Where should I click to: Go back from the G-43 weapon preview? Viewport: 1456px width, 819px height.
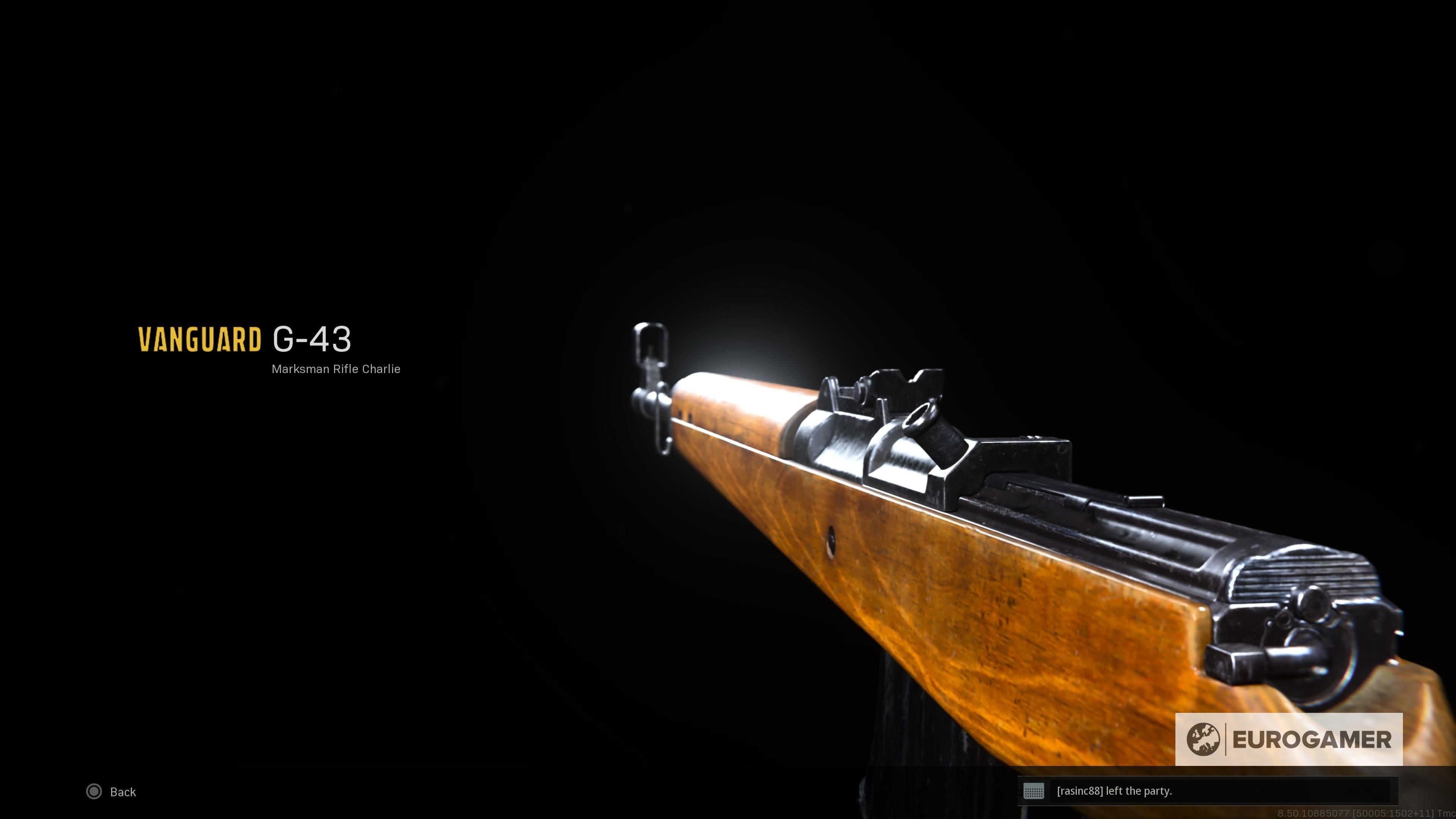111,792
